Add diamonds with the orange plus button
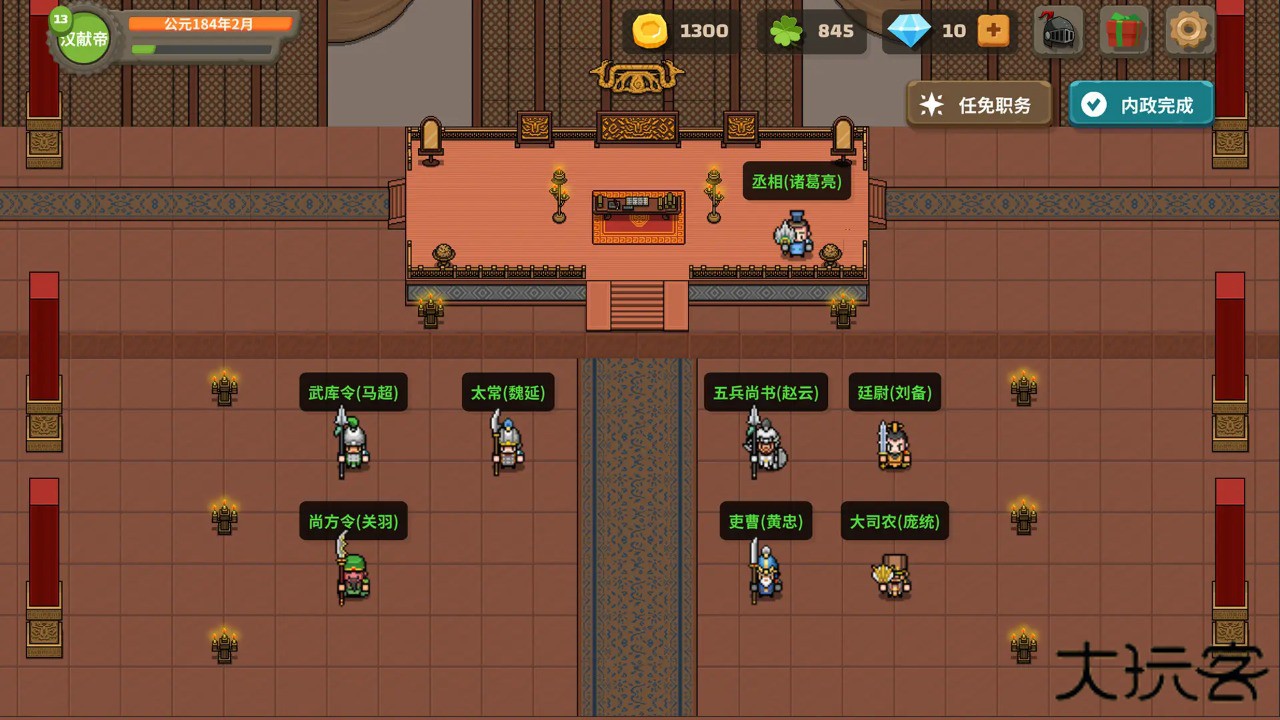 click(993, 31)
